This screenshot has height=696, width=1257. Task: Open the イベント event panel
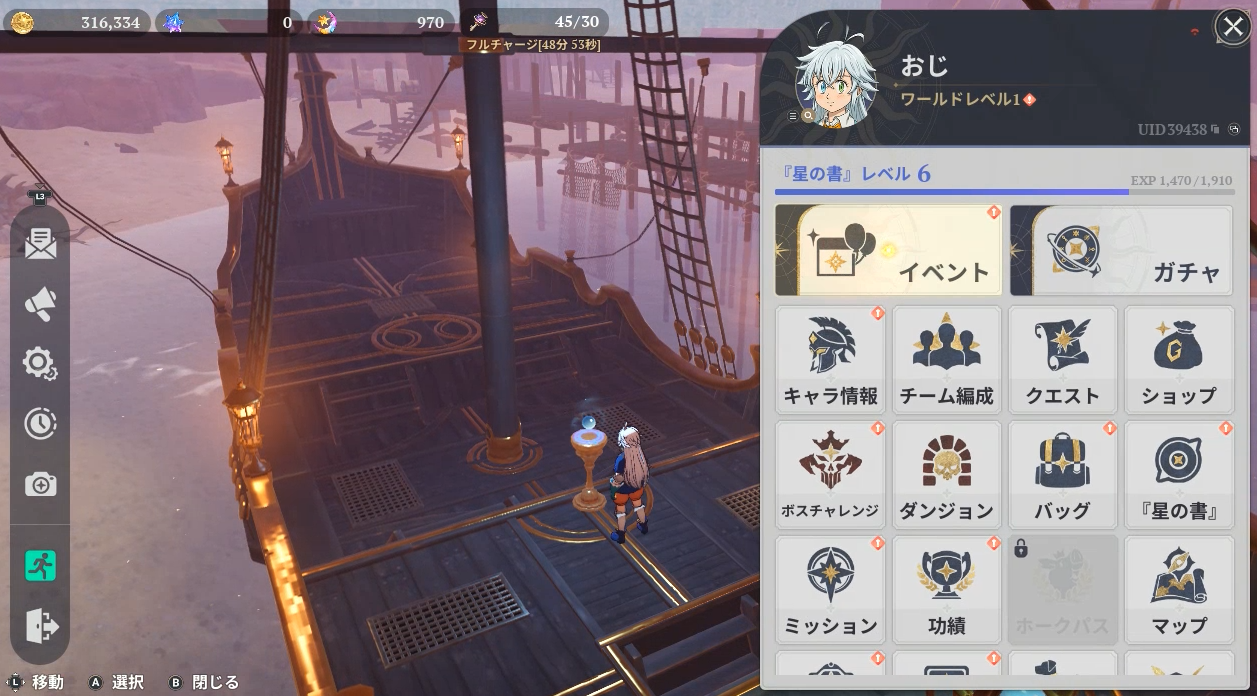point(888,251)
